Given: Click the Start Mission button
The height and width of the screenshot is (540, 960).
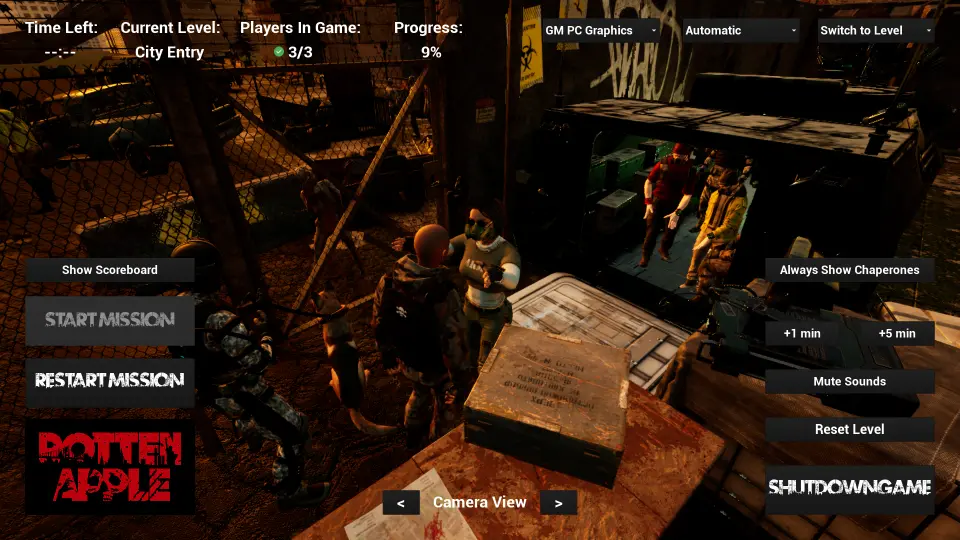Looking at the screenshot, I should tap(110, 320).
